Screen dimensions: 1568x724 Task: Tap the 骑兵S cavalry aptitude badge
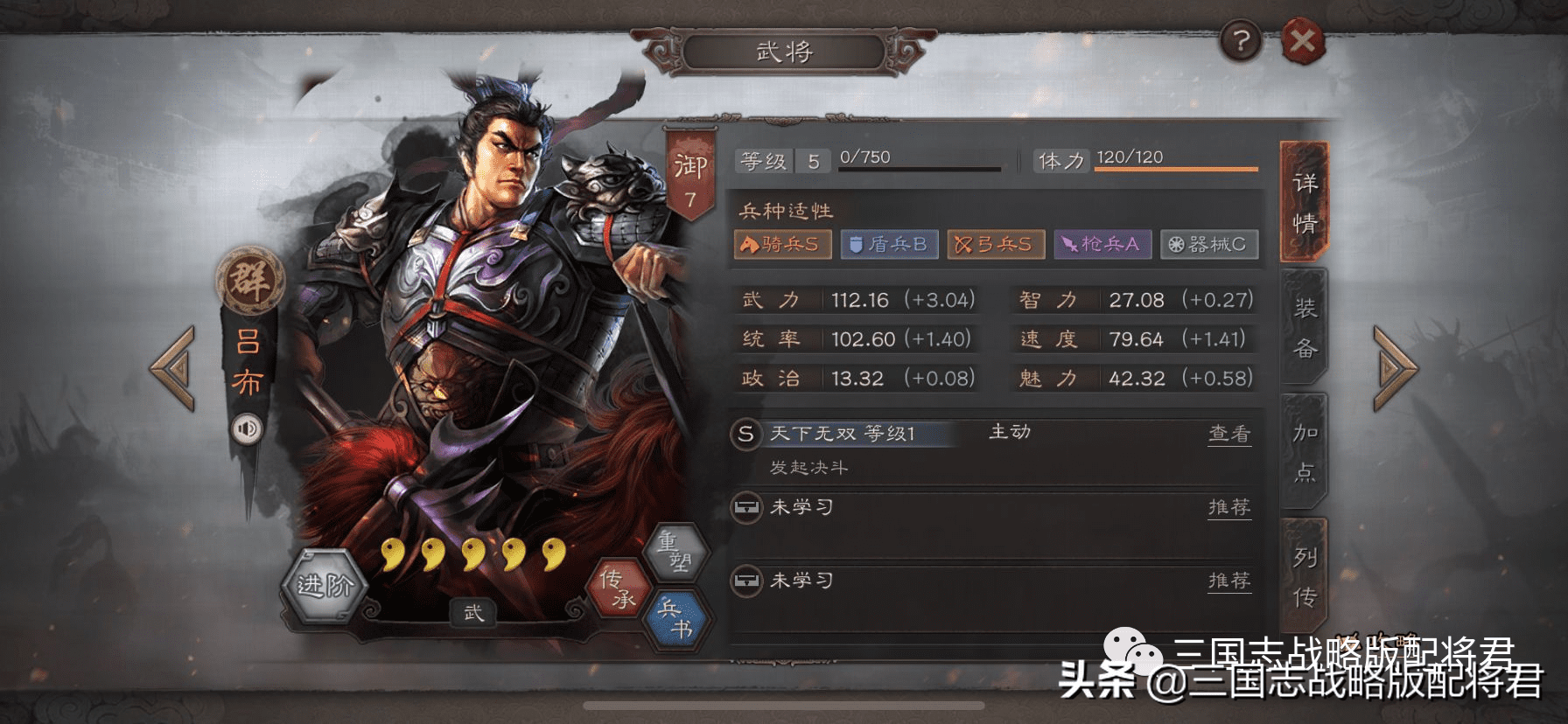(782, 246)
